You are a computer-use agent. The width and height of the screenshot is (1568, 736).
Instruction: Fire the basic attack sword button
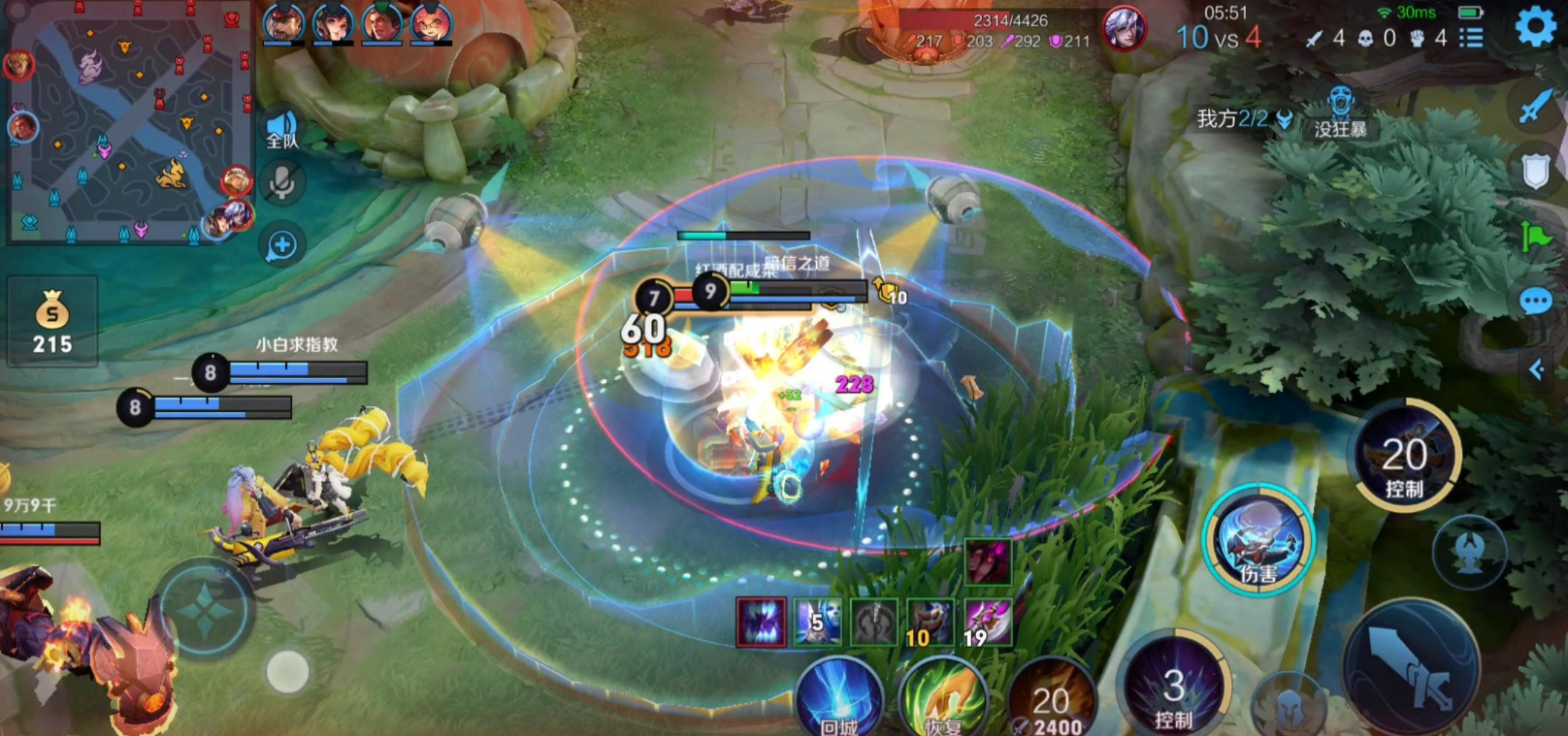click(x=1411, y=667)
